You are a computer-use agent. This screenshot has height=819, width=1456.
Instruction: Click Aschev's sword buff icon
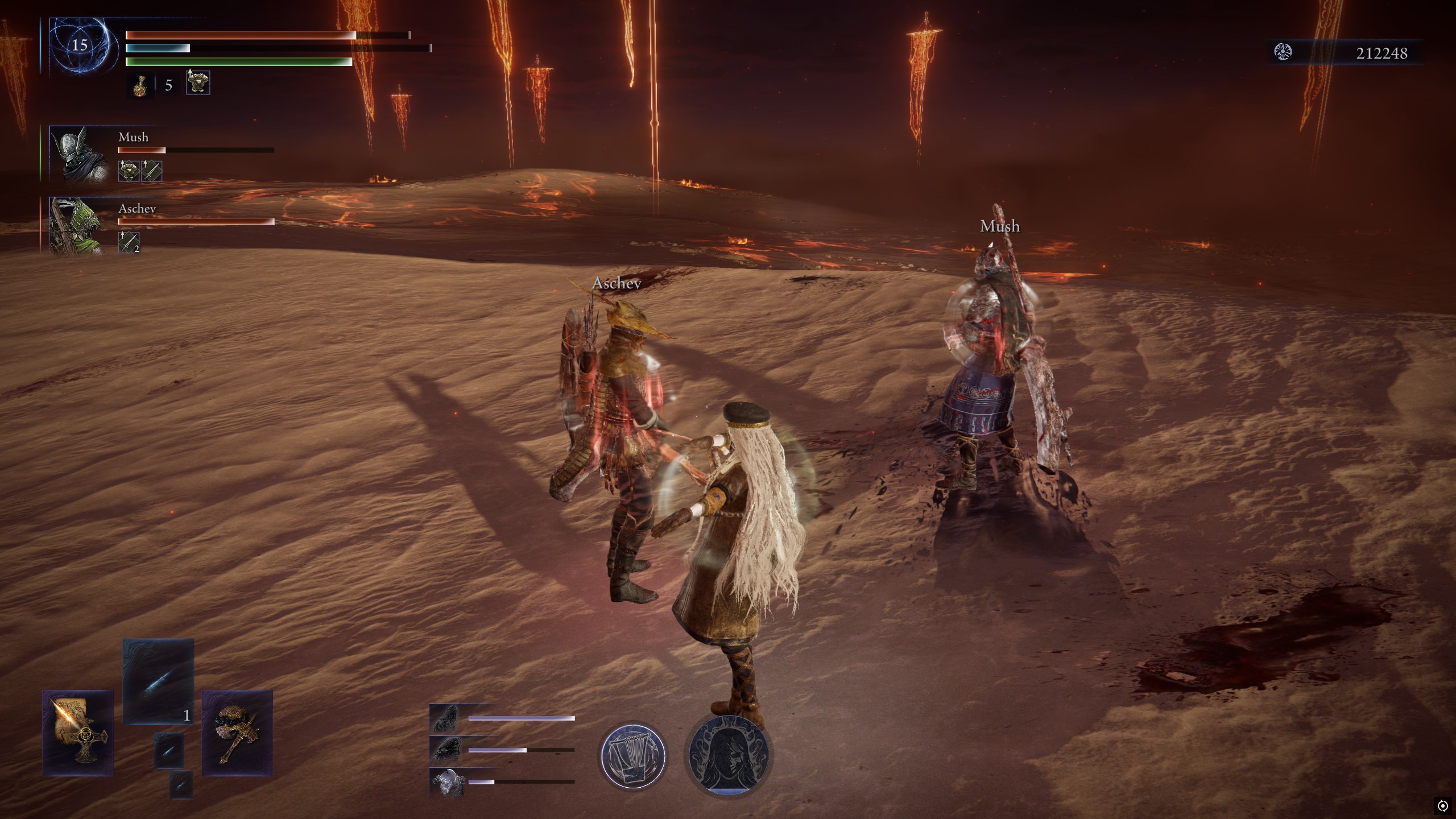[x=129, y=242]
